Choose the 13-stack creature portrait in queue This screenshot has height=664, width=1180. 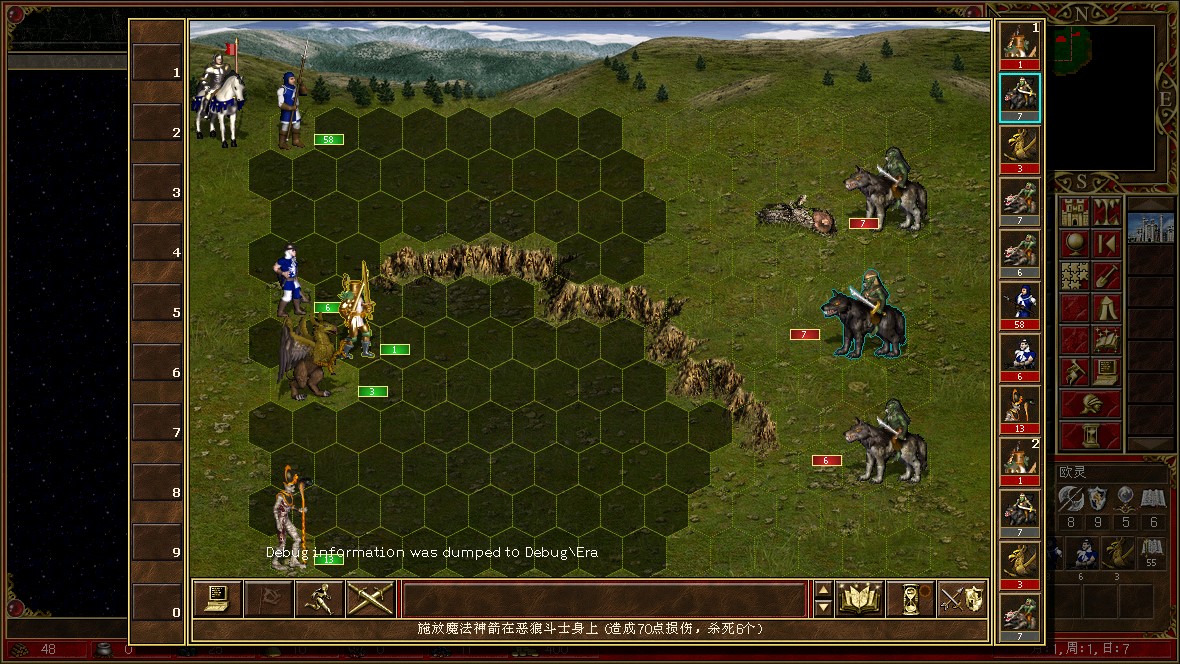pos(1020,409)
